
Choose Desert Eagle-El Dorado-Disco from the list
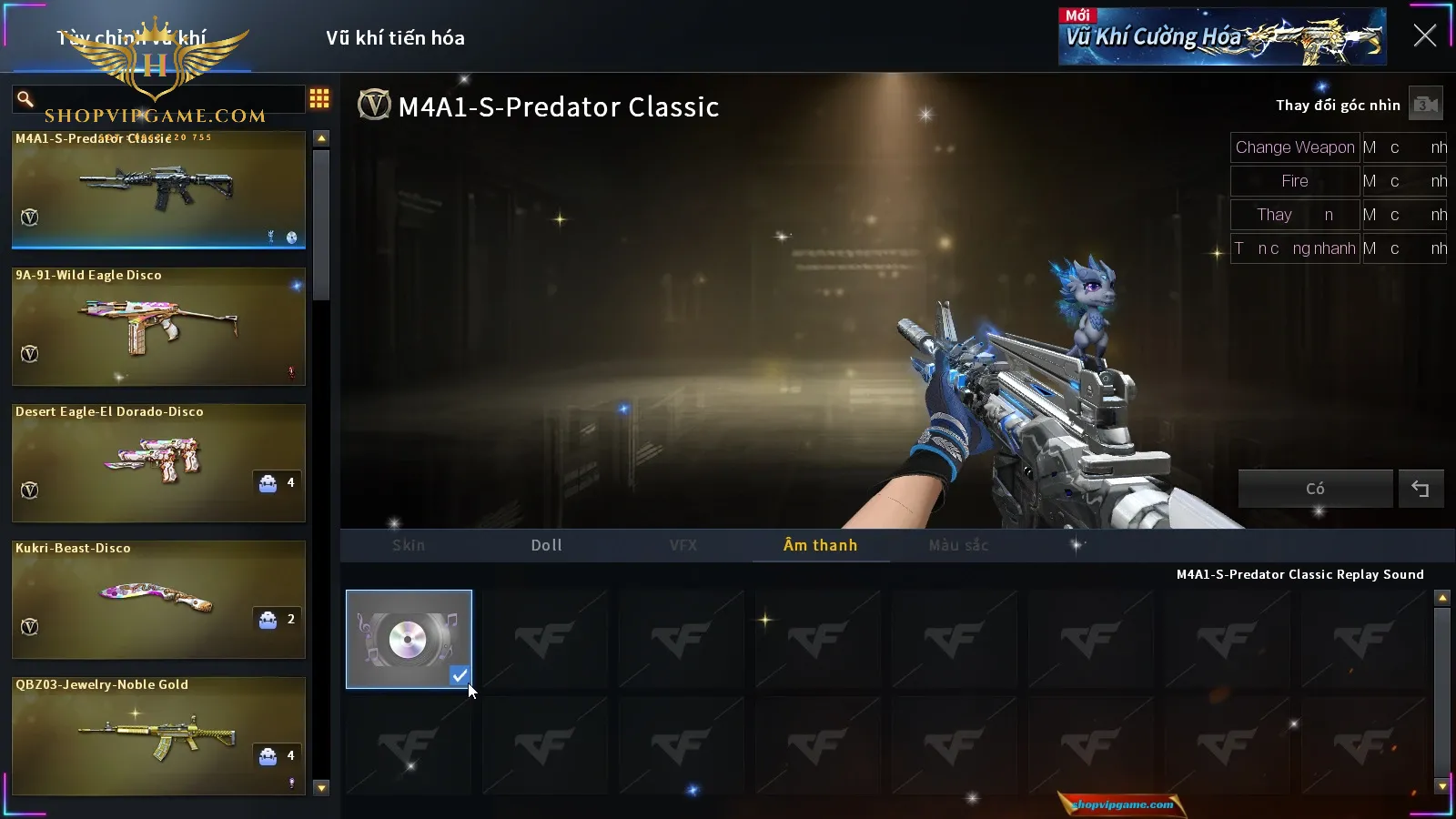tap(158, 463)
